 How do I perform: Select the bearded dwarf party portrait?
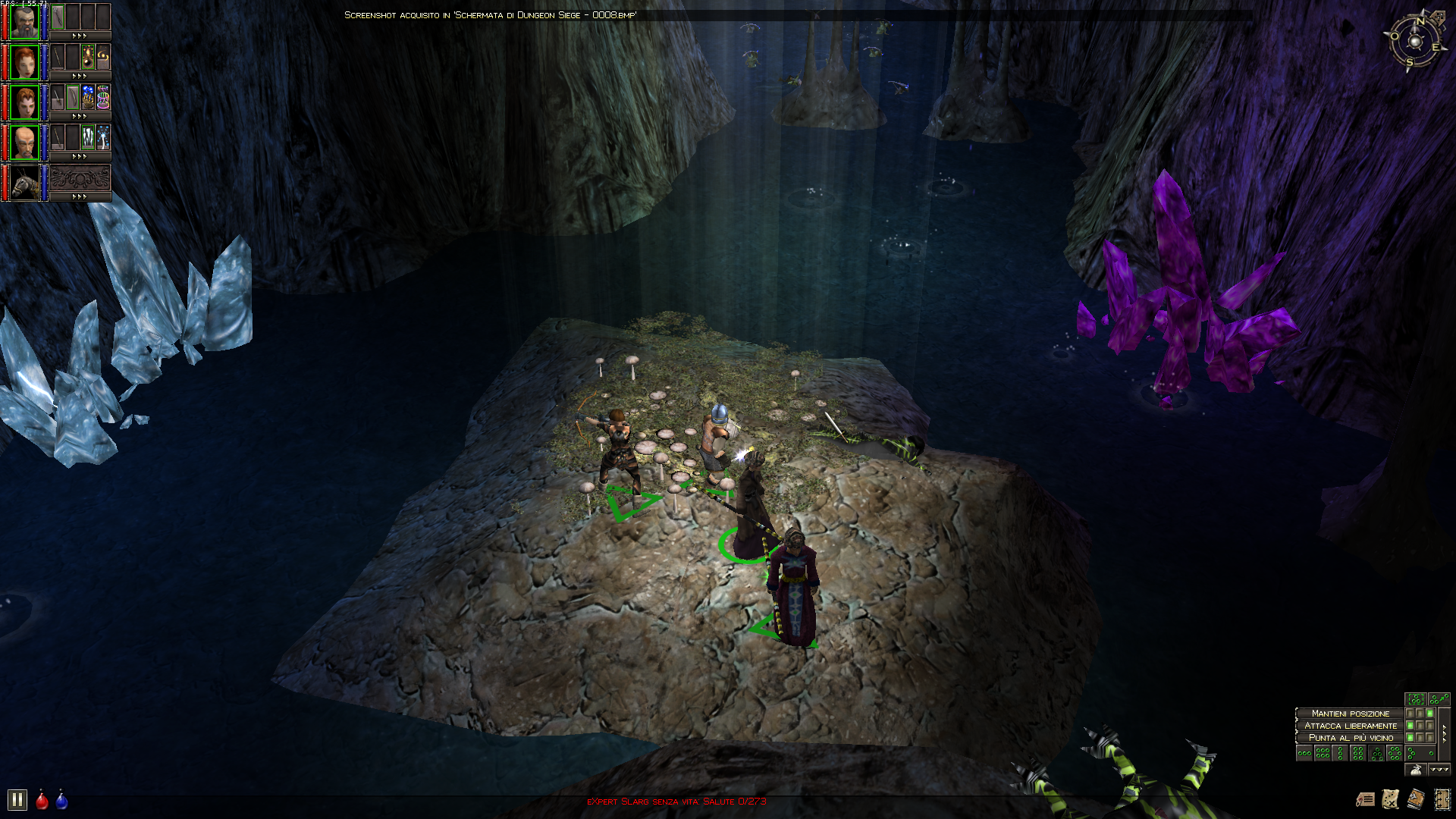[x=24, y=22]
